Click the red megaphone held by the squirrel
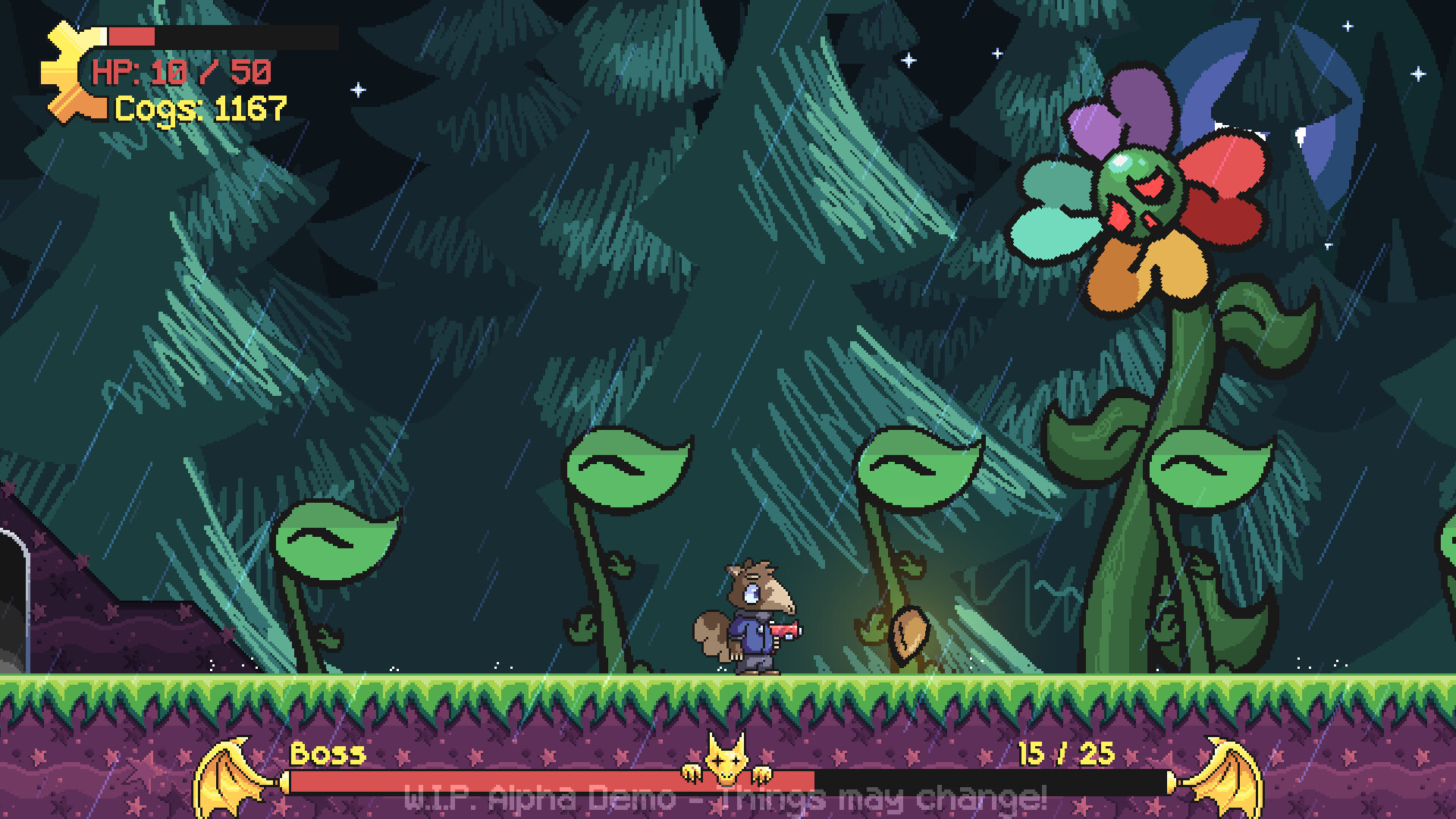Image resolution: width=1456 pixels, height=819 pixels. tap(785, 628)
